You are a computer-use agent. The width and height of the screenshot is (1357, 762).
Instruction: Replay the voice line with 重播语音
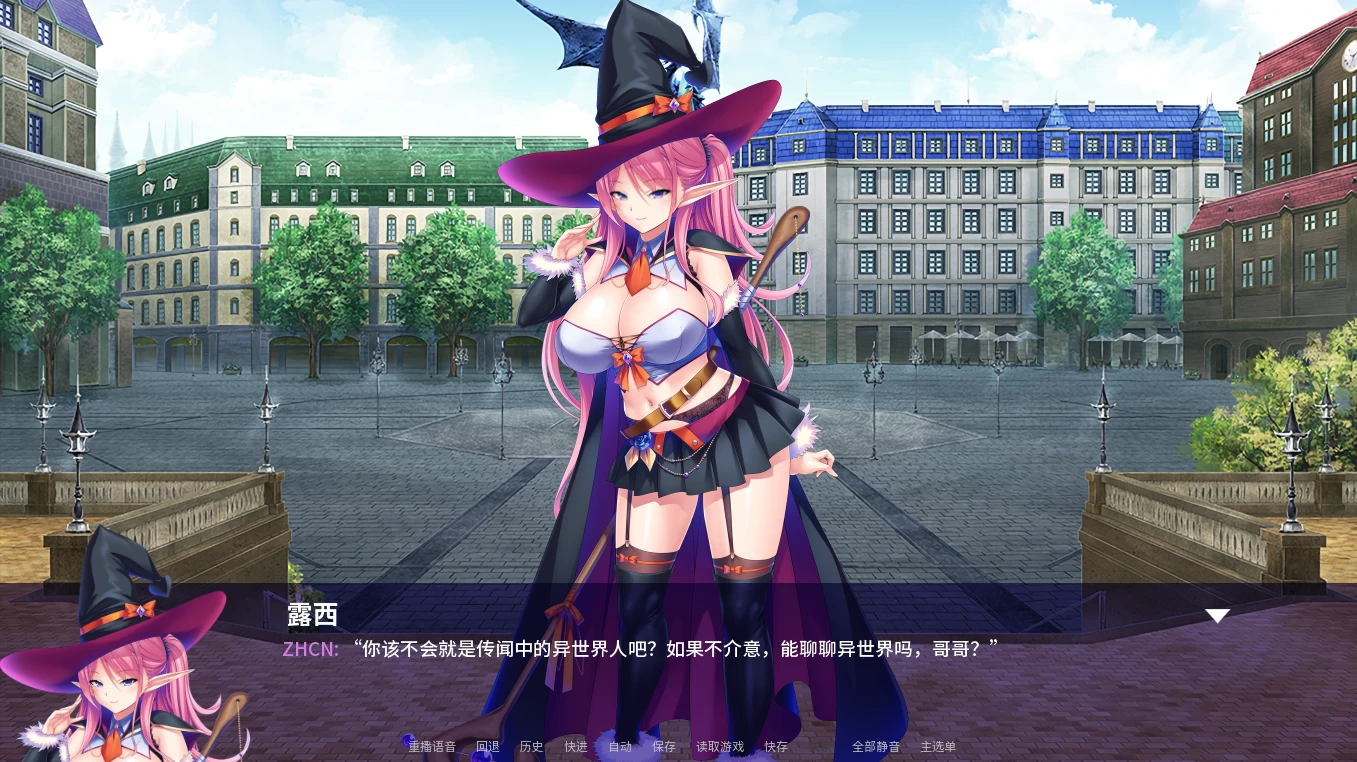coord(432,747)
